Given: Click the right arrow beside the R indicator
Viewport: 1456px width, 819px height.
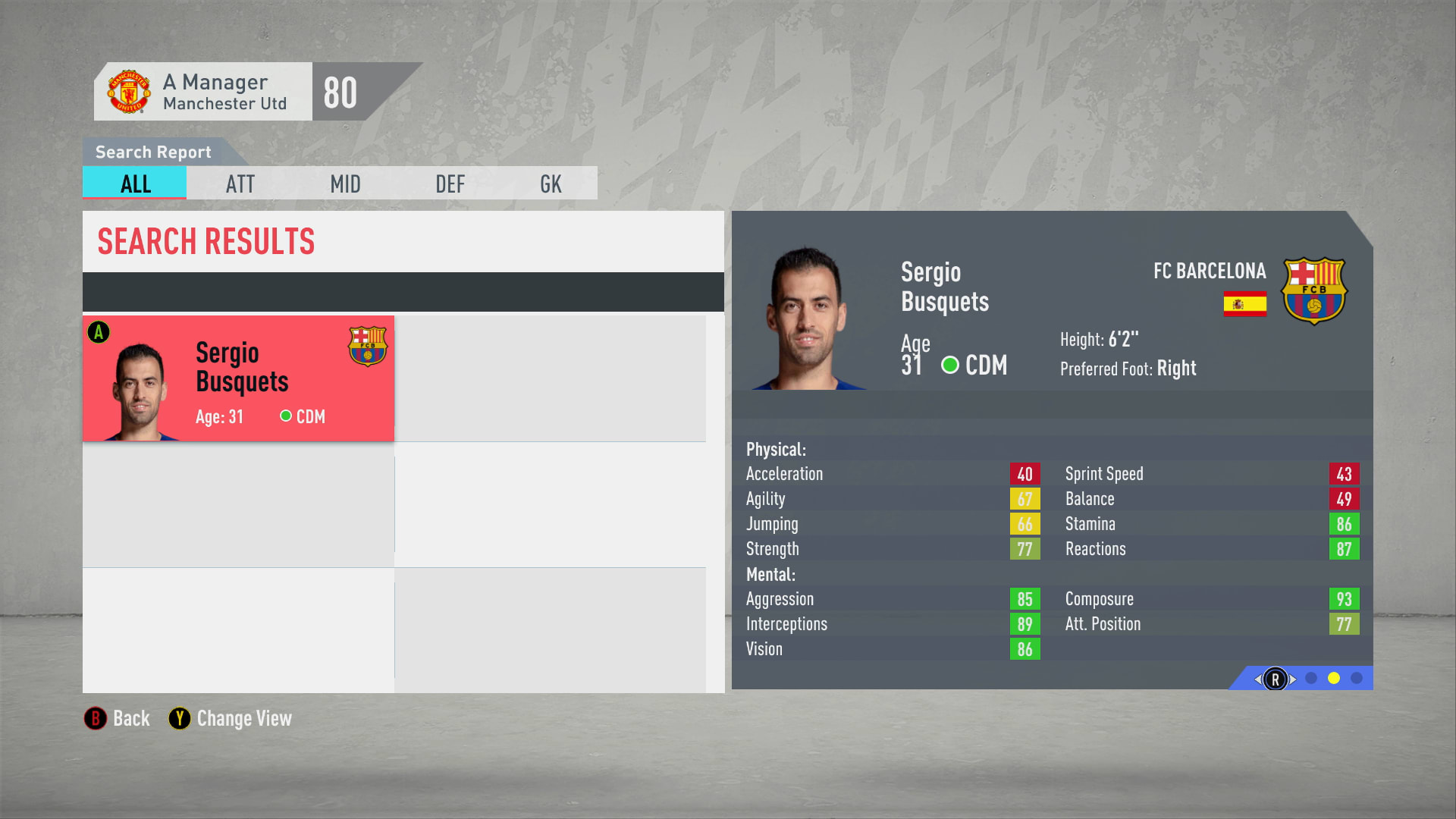Looking at the screenshot, I should [1294, 679].
